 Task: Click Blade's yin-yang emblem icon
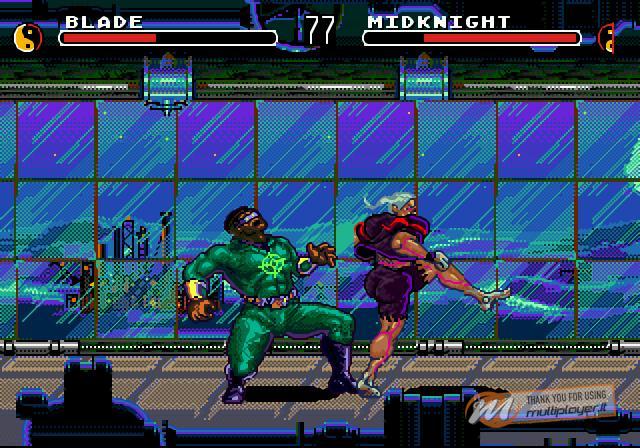(x=29, y=37)
